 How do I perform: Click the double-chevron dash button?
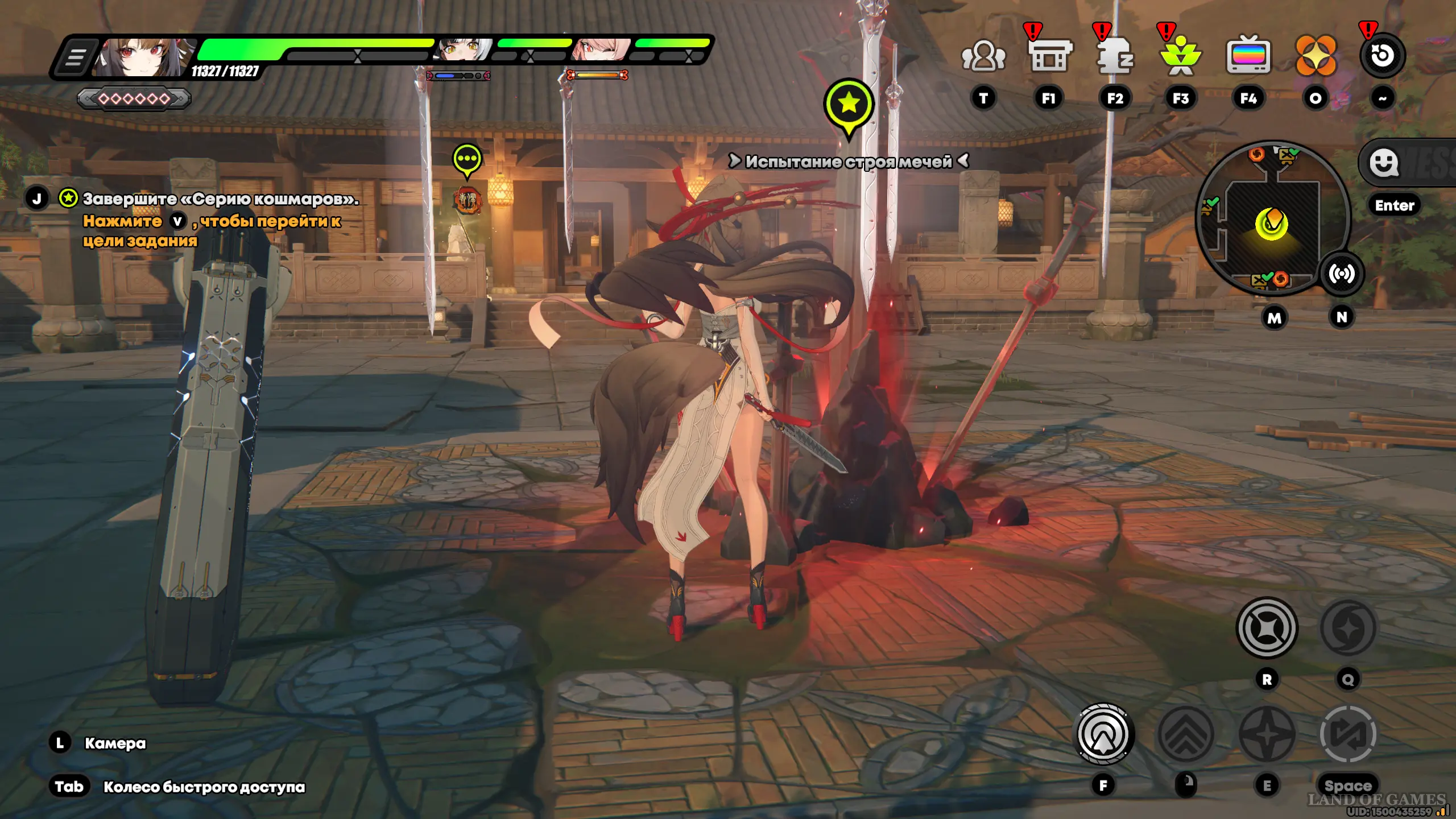[1186, 734]
